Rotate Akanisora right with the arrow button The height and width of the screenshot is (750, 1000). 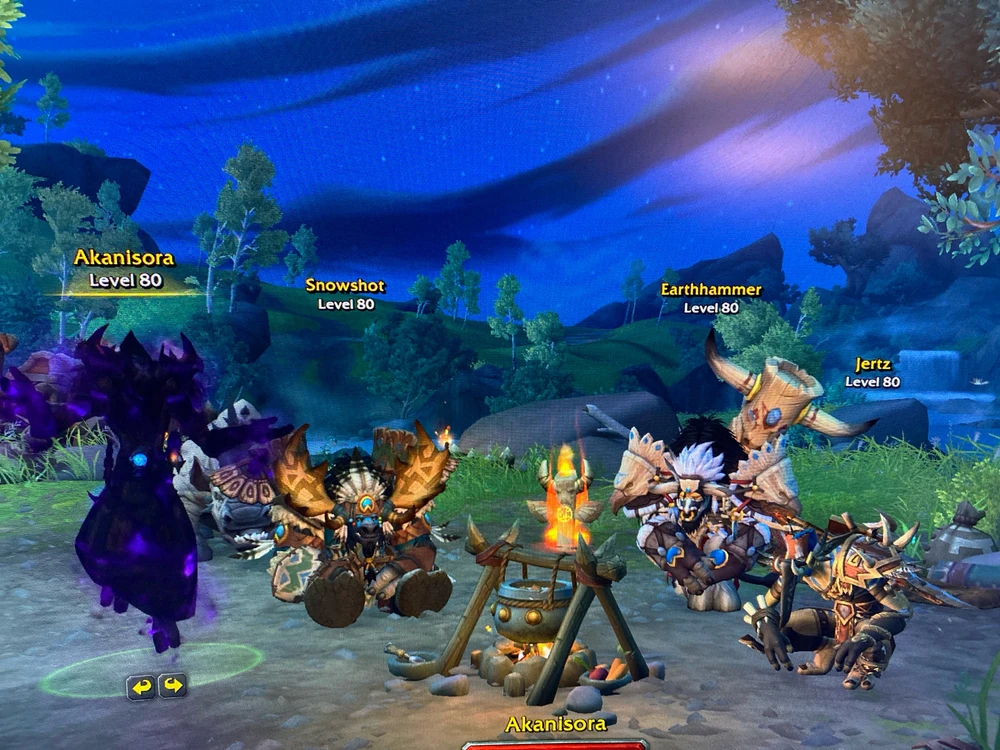(173, 686)
